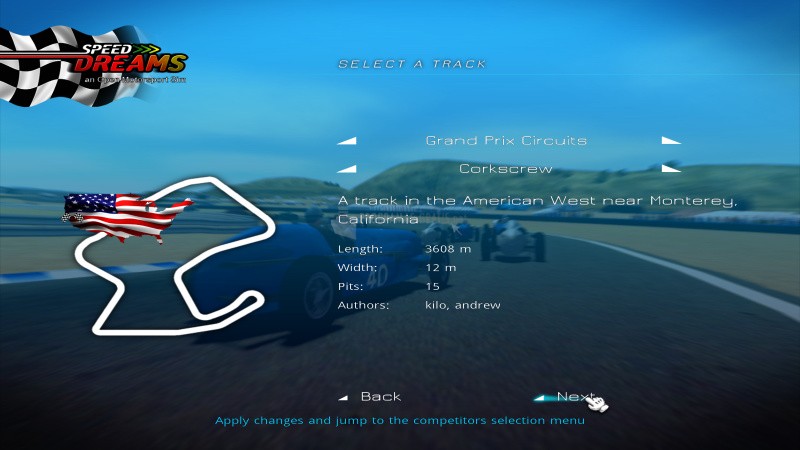Switch to next track after Corkscrew
800x450 pixels.
pos(670,169)
